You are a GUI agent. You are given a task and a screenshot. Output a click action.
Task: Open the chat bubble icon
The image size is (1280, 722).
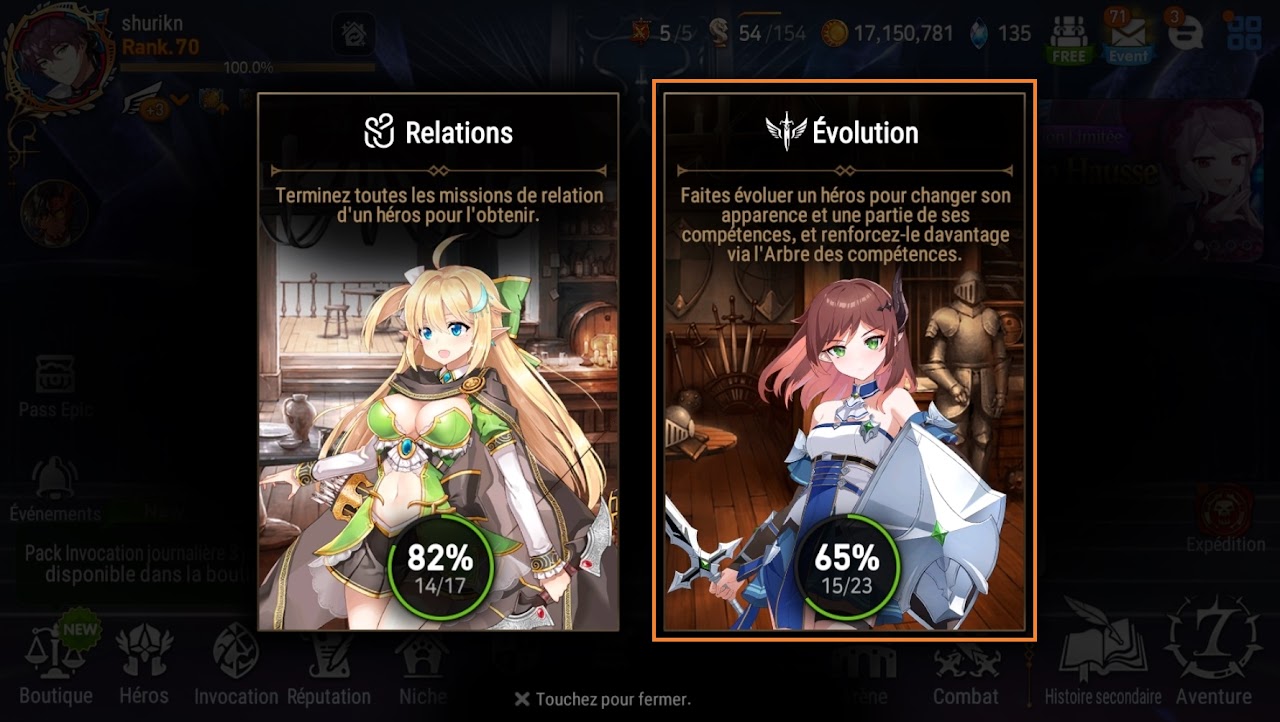1185,34
